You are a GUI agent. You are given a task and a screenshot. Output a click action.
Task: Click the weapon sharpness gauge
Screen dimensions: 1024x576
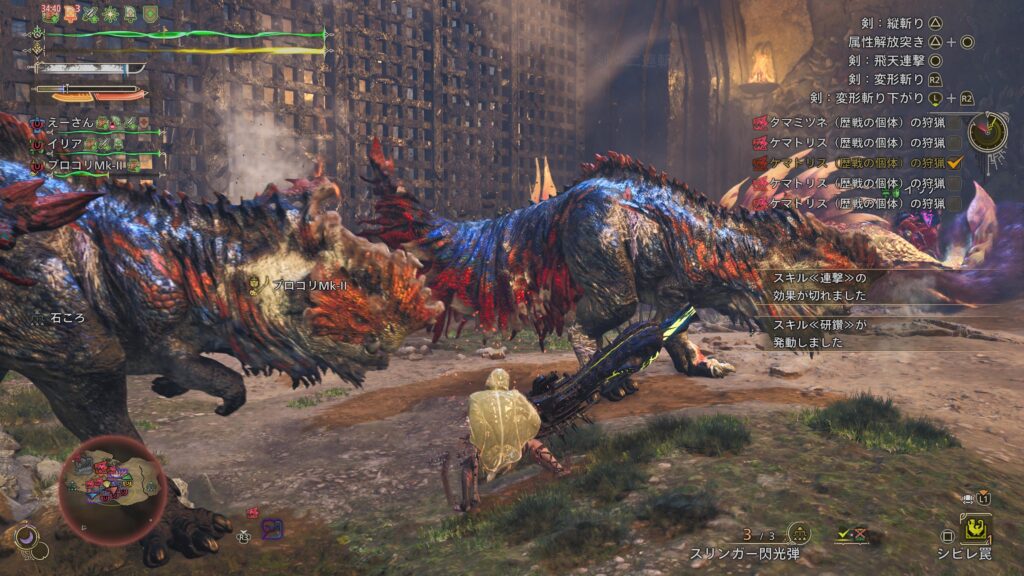90,69
